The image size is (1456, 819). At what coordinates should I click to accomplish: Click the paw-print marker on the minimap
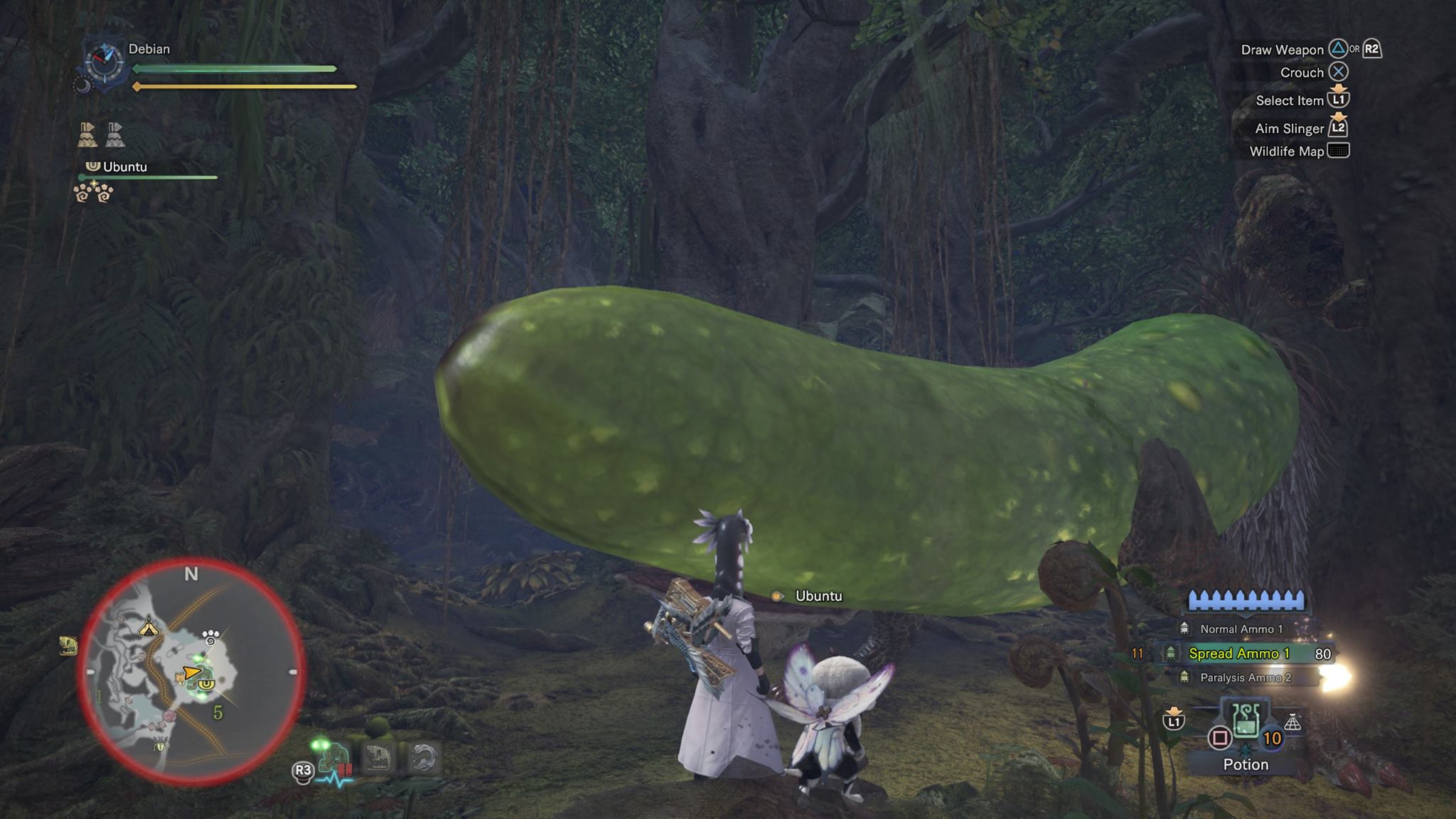(210, 636)
